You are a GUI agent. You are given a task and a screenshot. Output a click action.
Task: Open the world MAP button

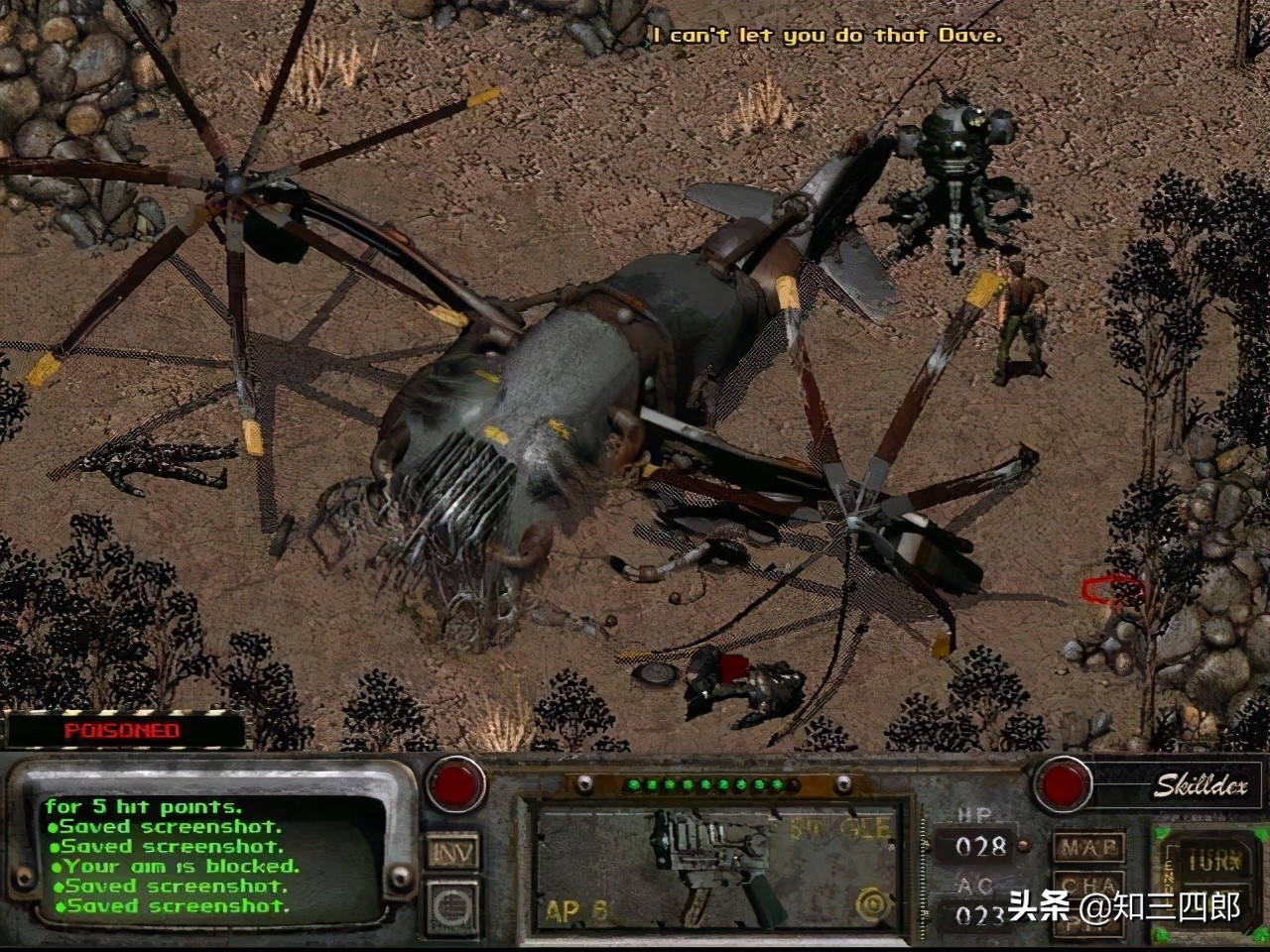[1087, 848]
